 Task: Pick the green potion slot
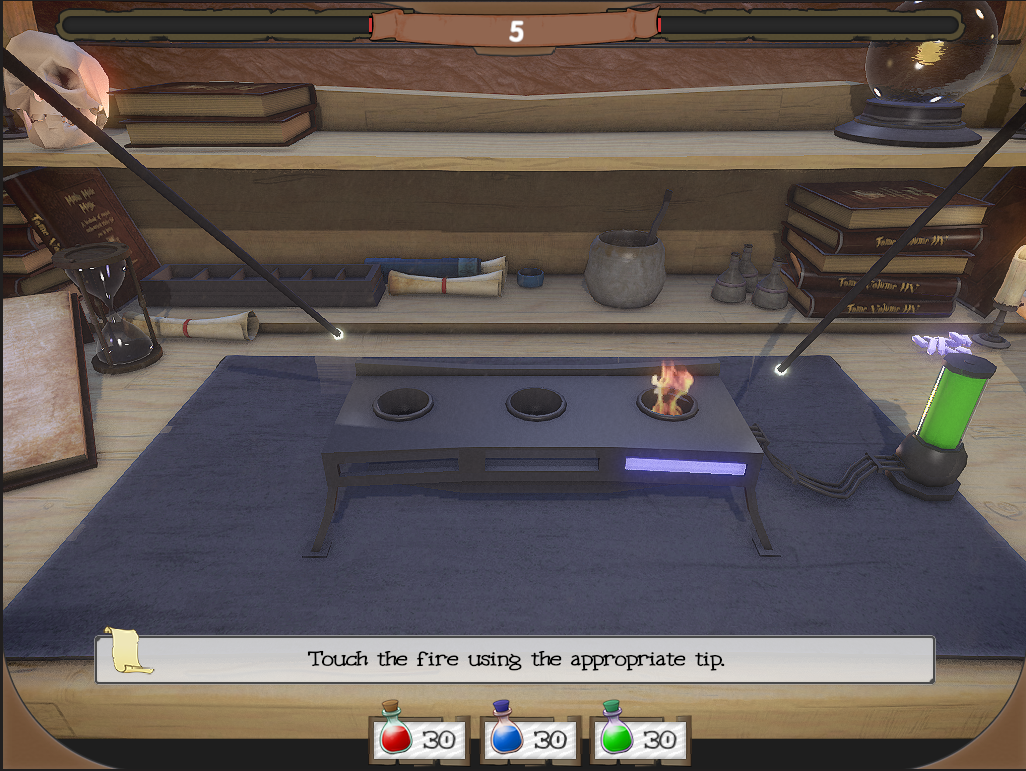pyautogui.click(x=639, y=738)
